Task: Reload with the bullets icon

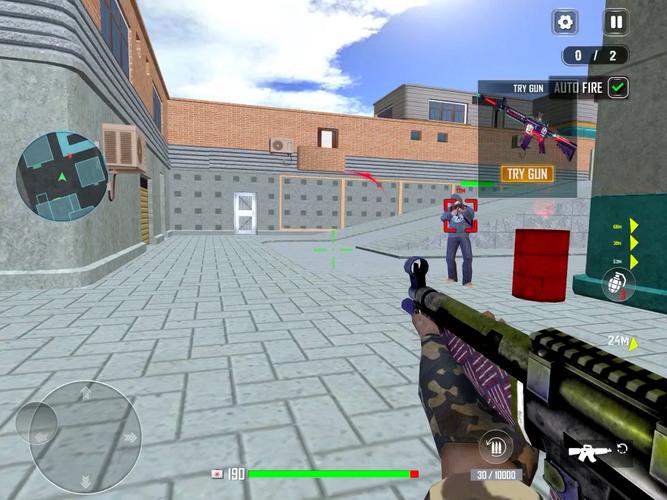Action: pos(495,446)
